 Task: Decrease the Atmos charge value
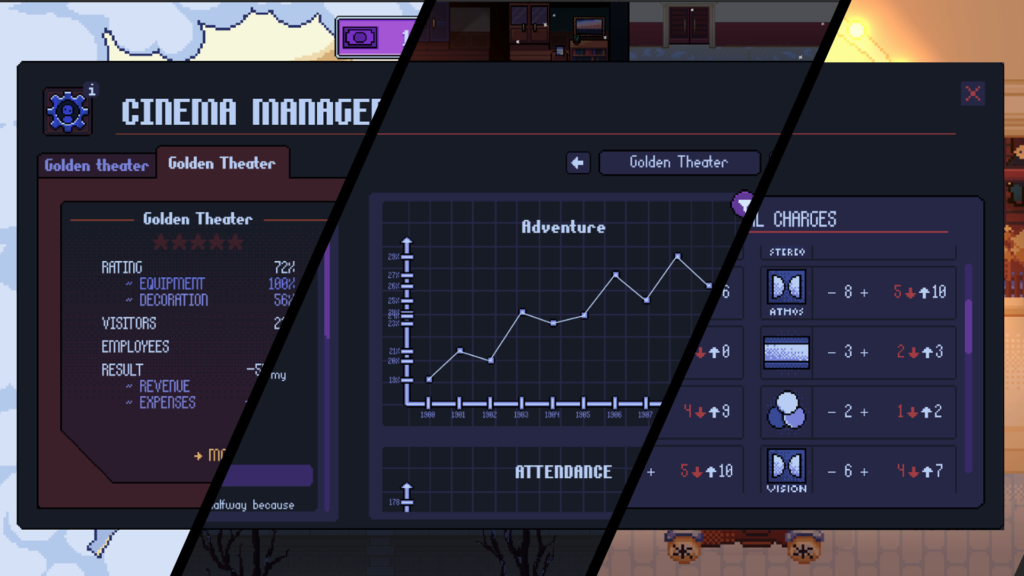832,292
